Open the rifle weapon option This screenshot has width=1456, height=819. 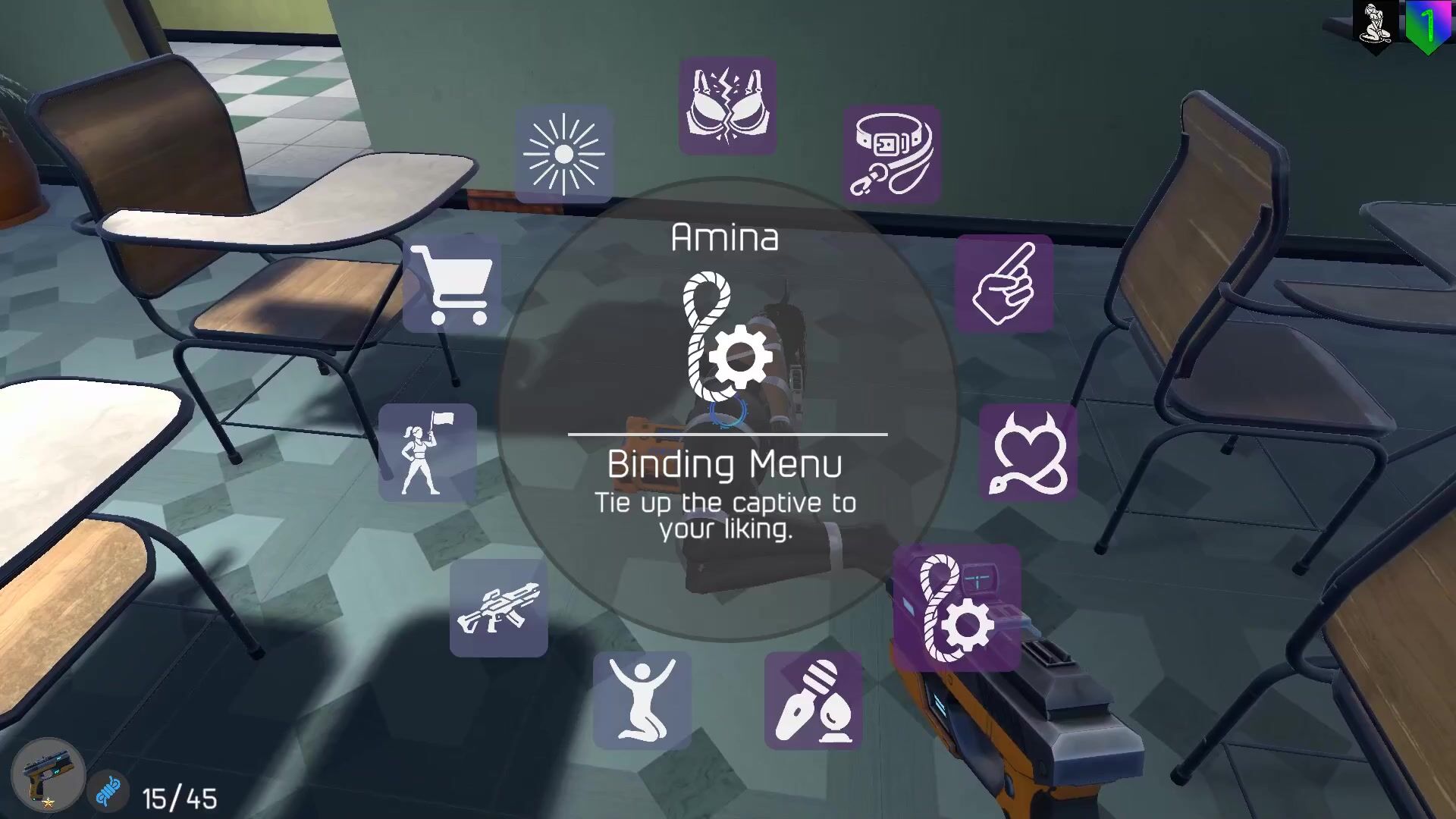(498, 608)
